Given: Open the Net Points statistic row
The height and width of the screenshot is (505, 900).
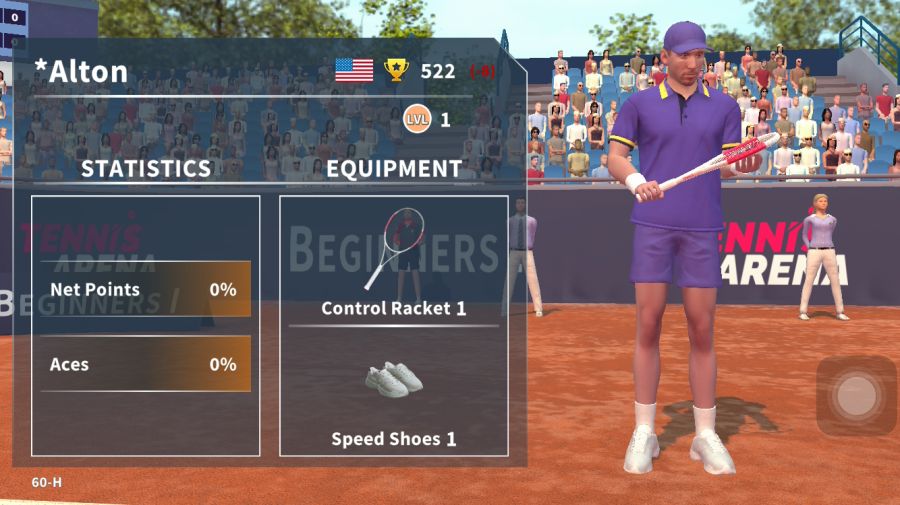Looking at the screenshot, I should [x=145, y=290].
